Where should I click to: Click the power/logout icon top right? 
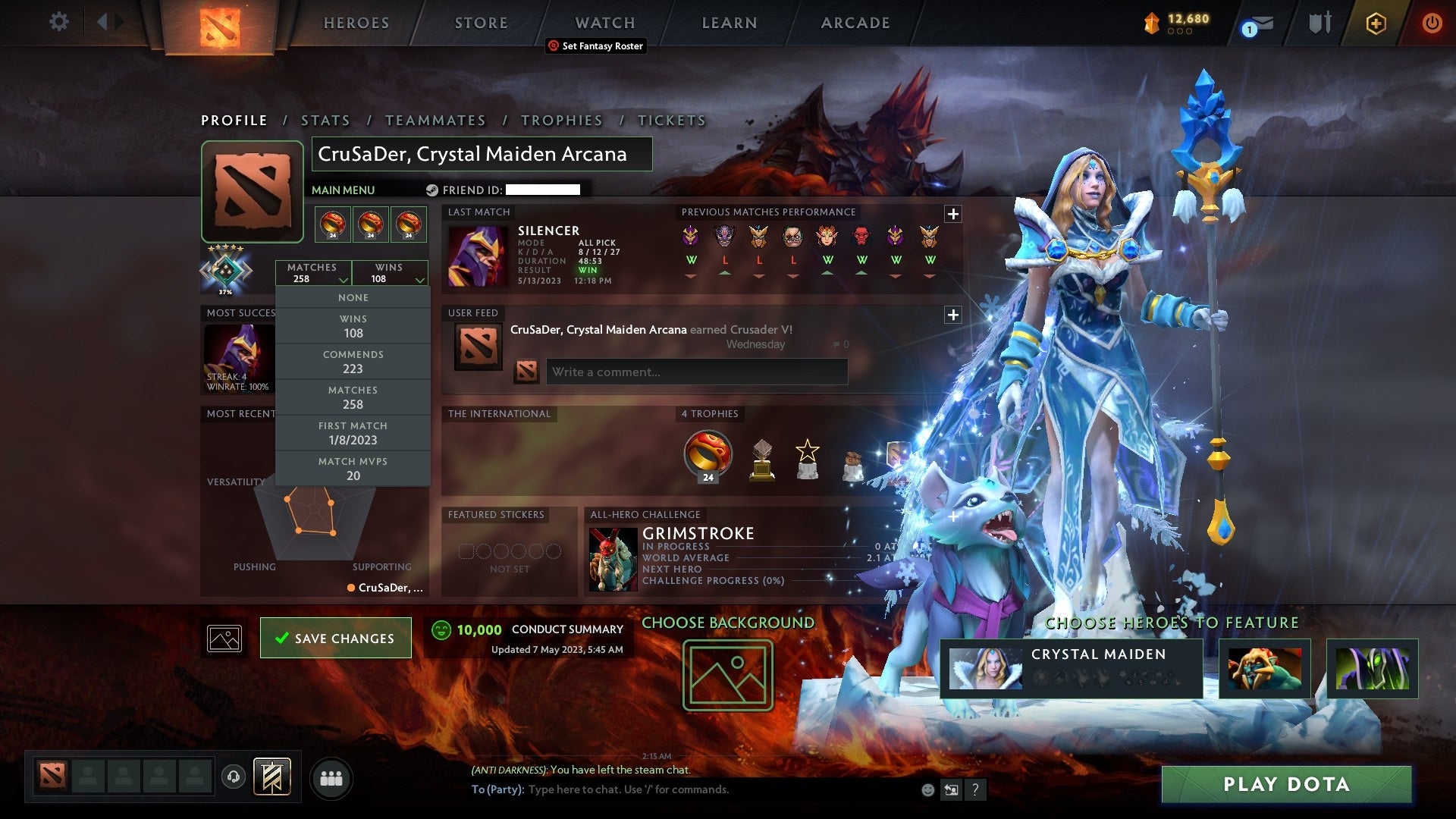pyautogui.click(x=1432, y=23)
